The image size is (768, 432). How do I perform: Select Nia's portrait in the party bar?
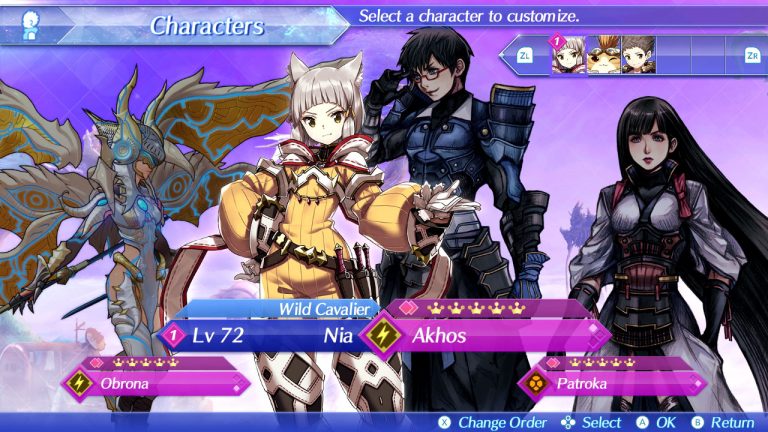point(568,56)
